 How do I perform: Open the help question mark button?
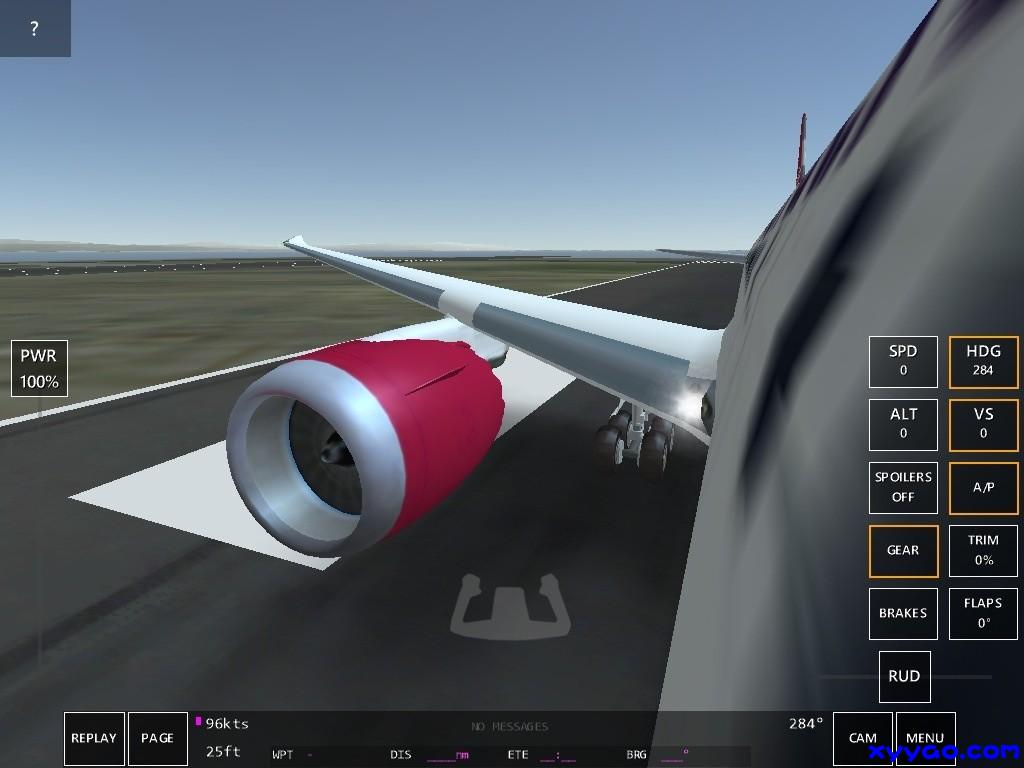pos(34,28)
